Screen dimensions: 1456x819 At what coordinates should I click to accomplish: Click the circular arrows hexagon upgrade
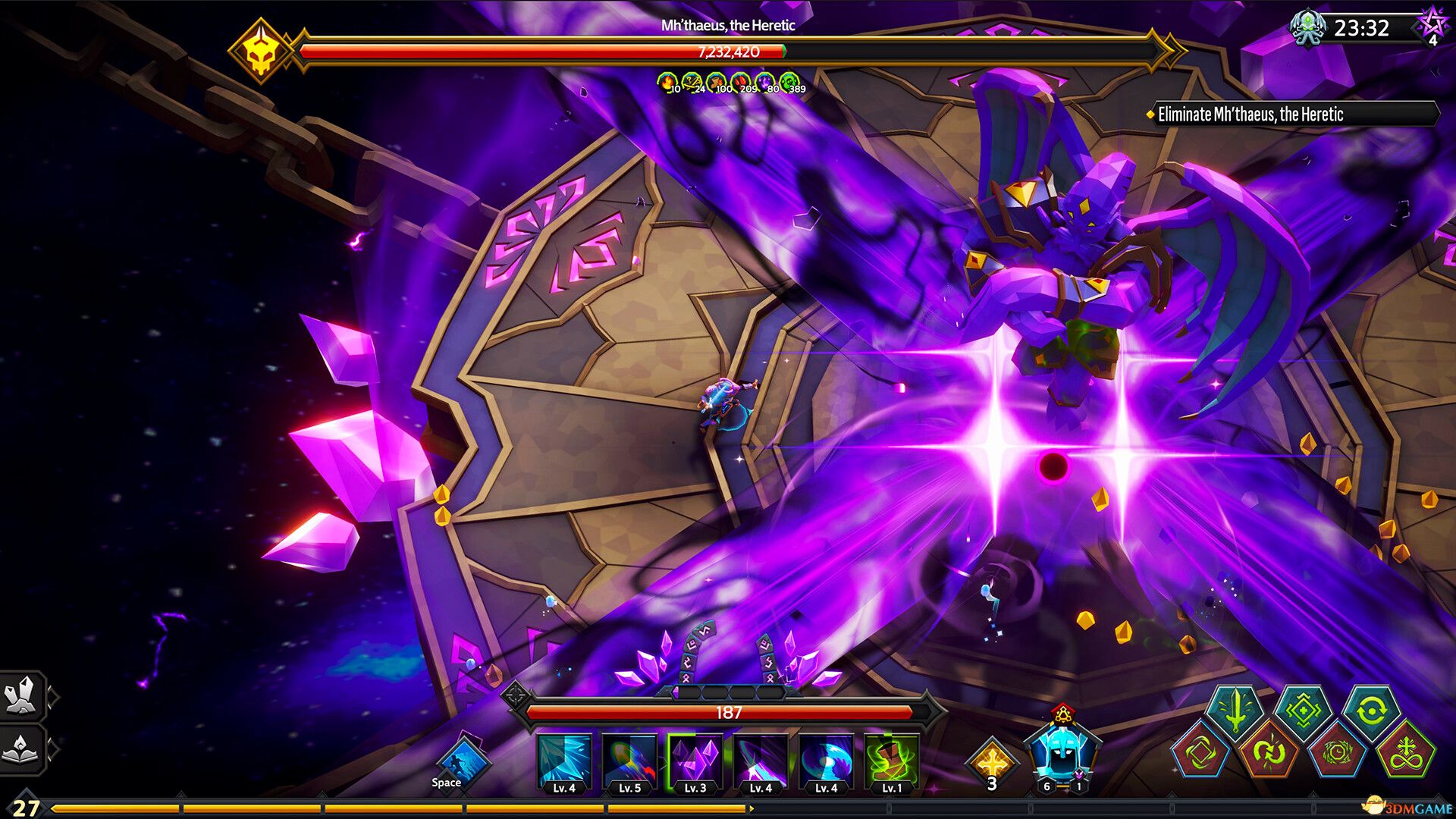[1373, 711]
